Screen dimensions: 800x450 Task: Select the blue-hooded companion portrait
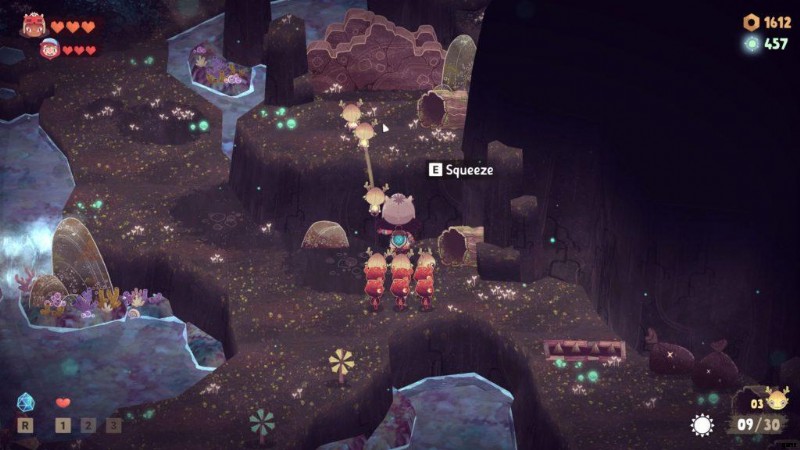[x=47, y=48]
